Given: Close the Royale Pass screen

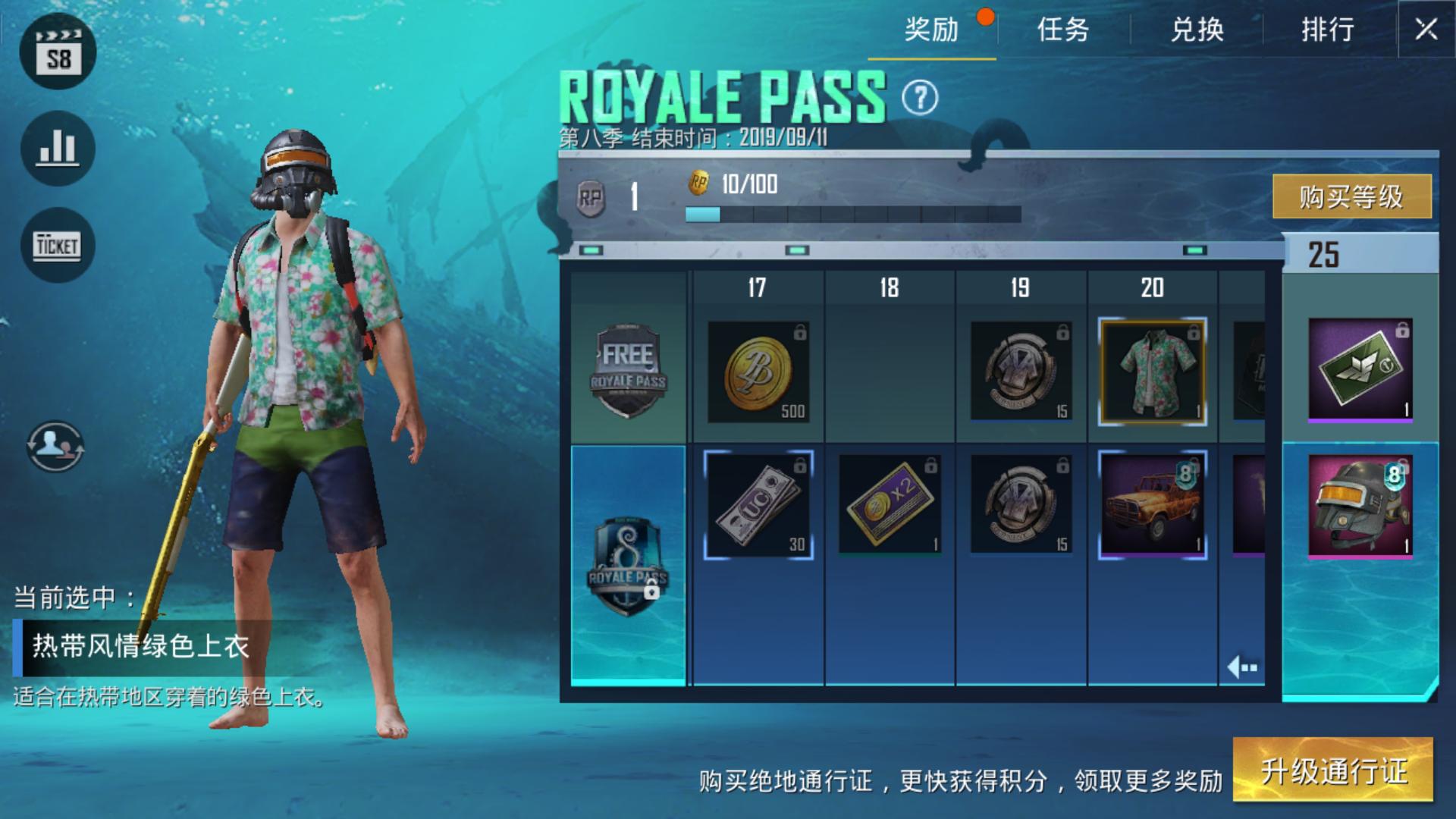Looking at the screenshot, I should click(x=1426, y=30).
